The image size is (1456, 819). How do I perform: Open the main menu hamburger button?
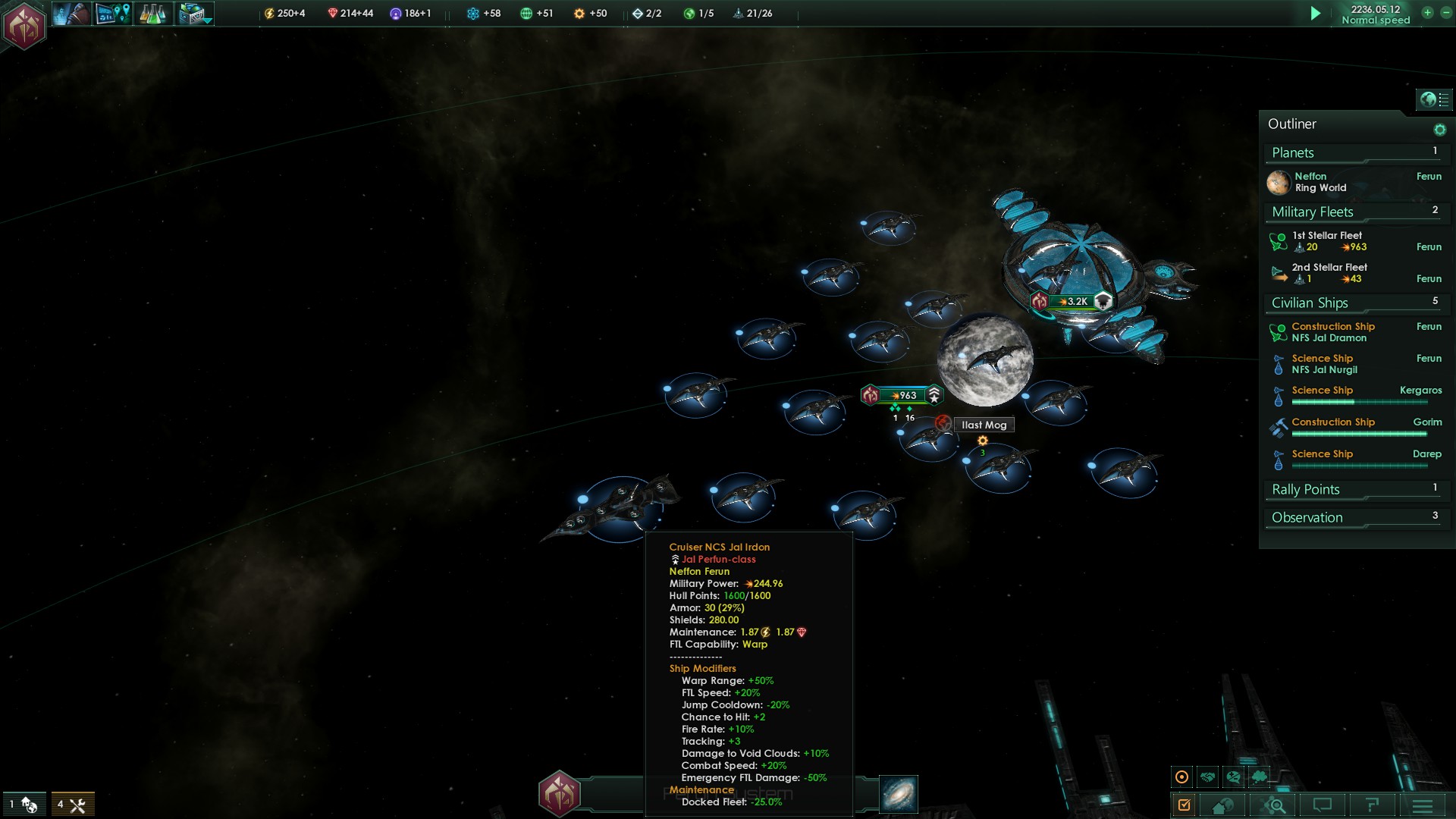[1422, 805]
